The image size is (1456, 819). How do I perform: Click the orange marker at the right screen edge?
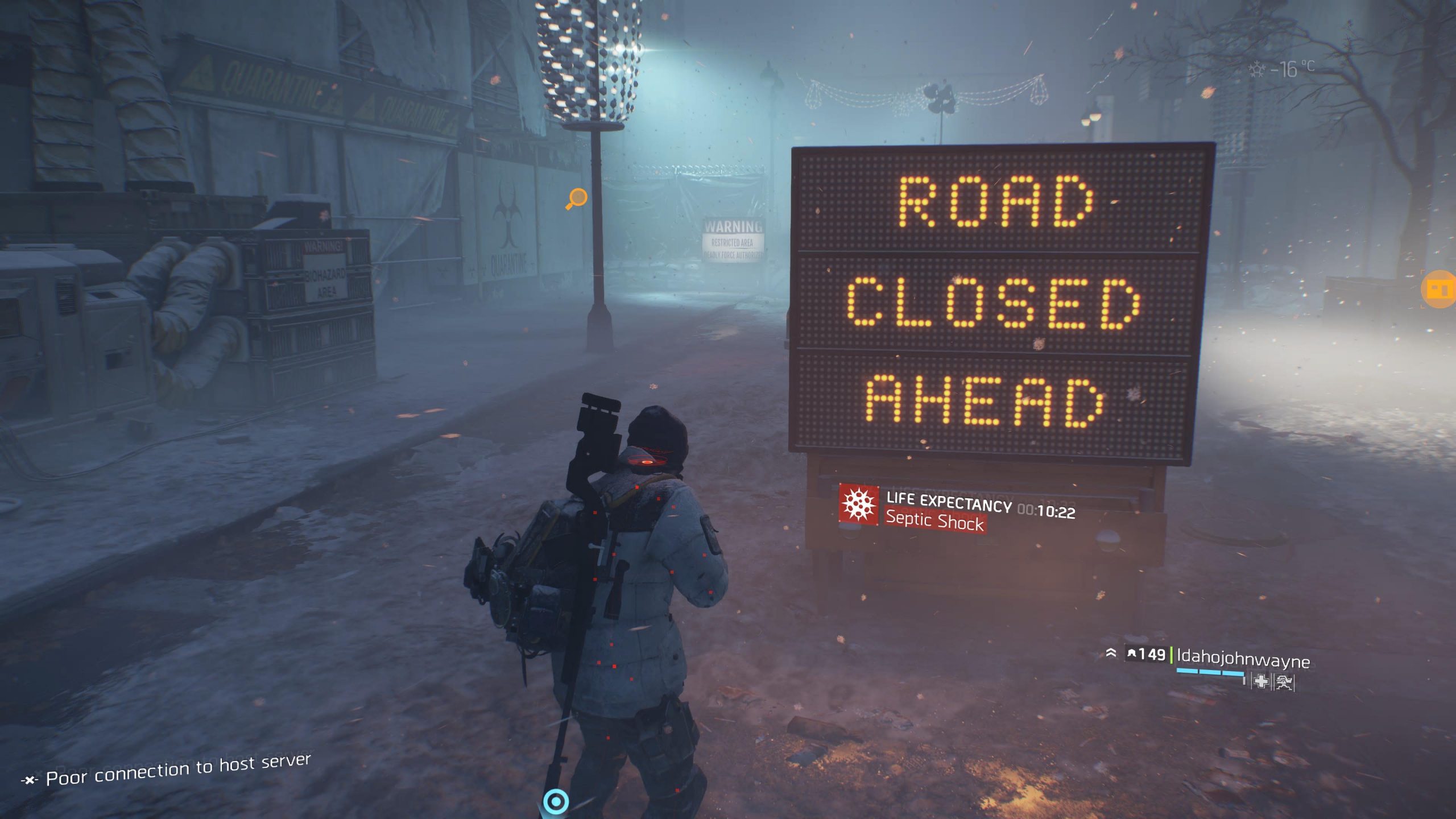click(1439, 289)
